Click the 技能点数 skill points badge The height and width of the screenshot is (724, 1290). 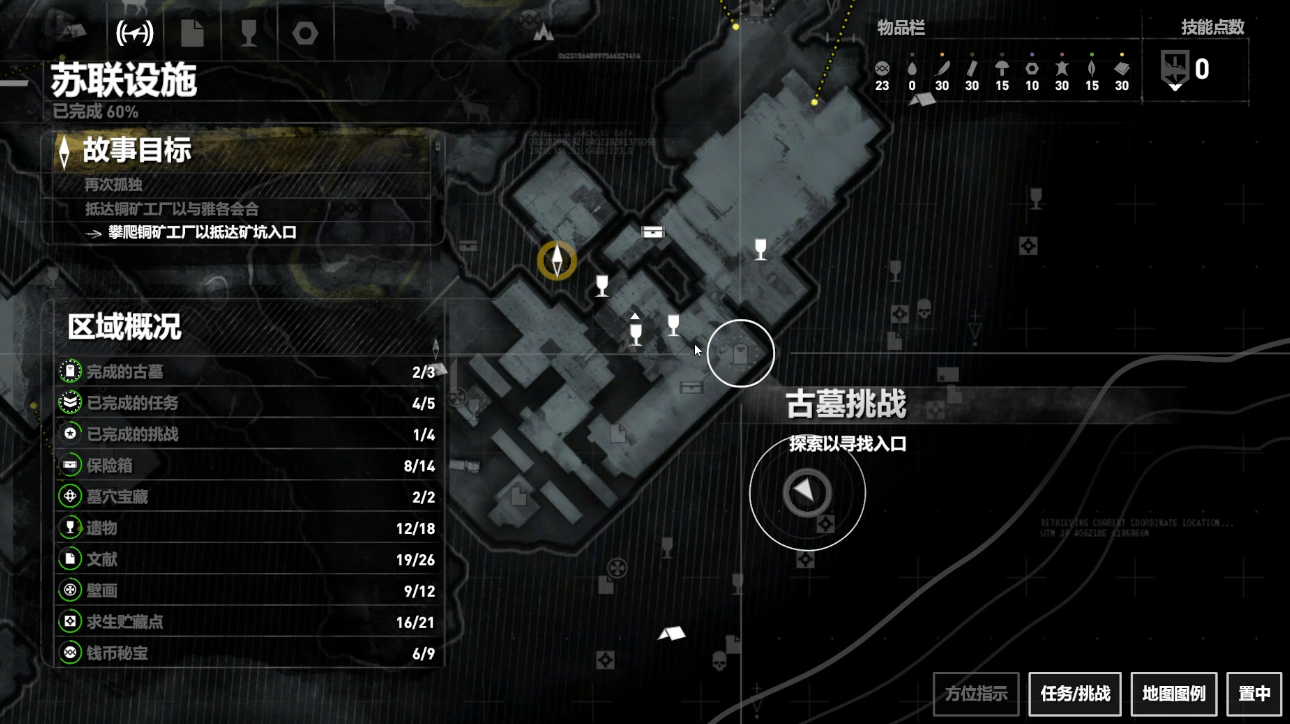click(x=1175, y=69)
